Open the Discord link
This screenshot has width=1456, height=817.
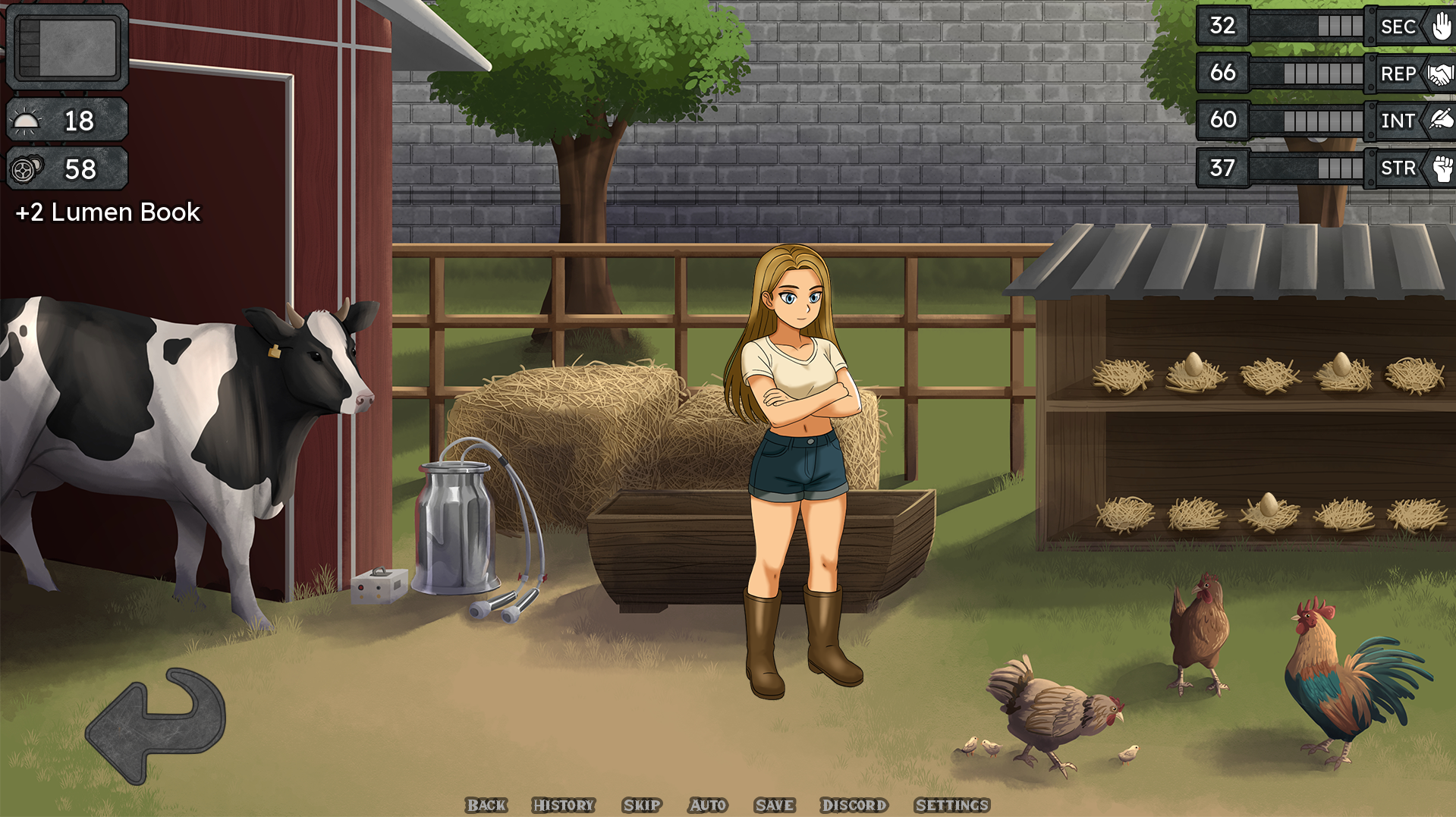854,806
